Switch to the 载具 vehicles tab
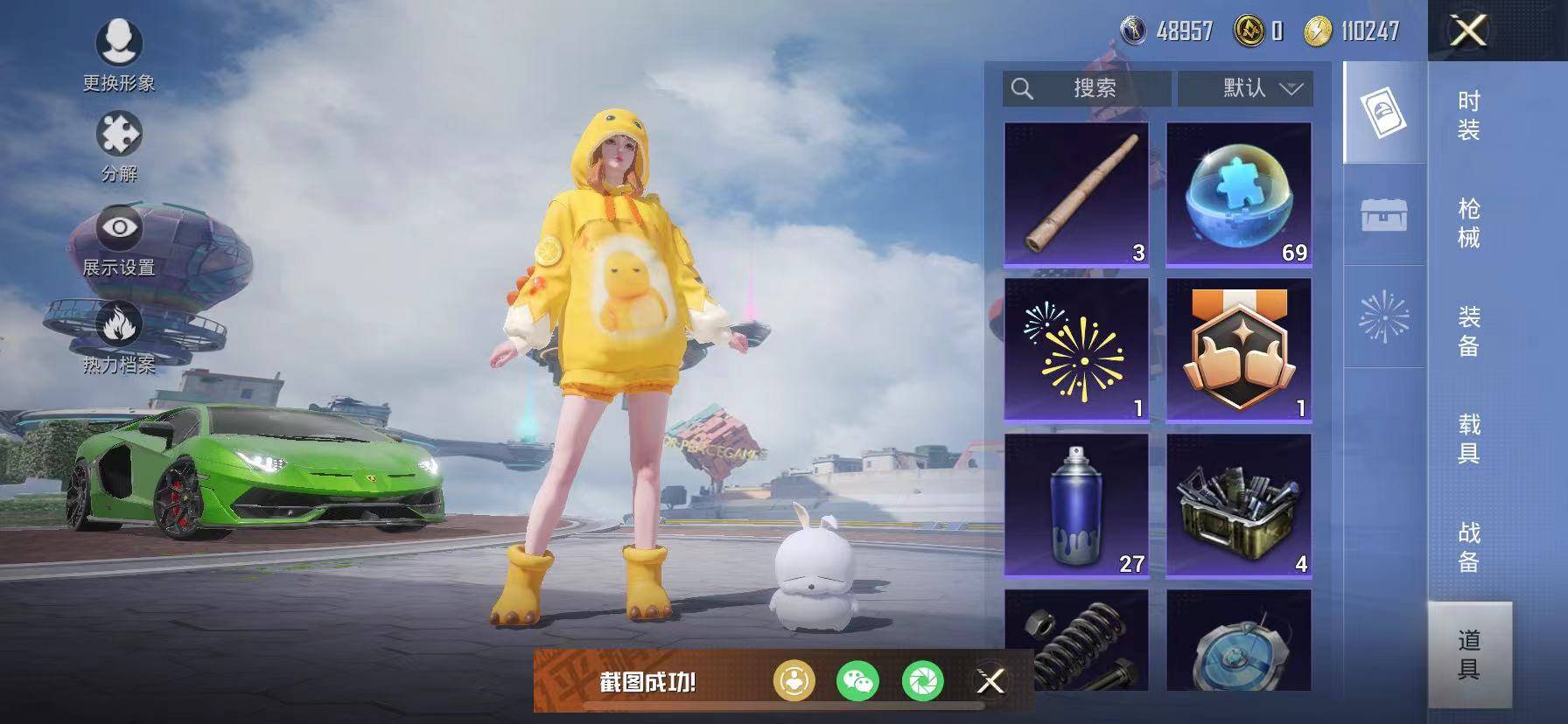Screen dimensions: 1568x724 [1468, 439]
